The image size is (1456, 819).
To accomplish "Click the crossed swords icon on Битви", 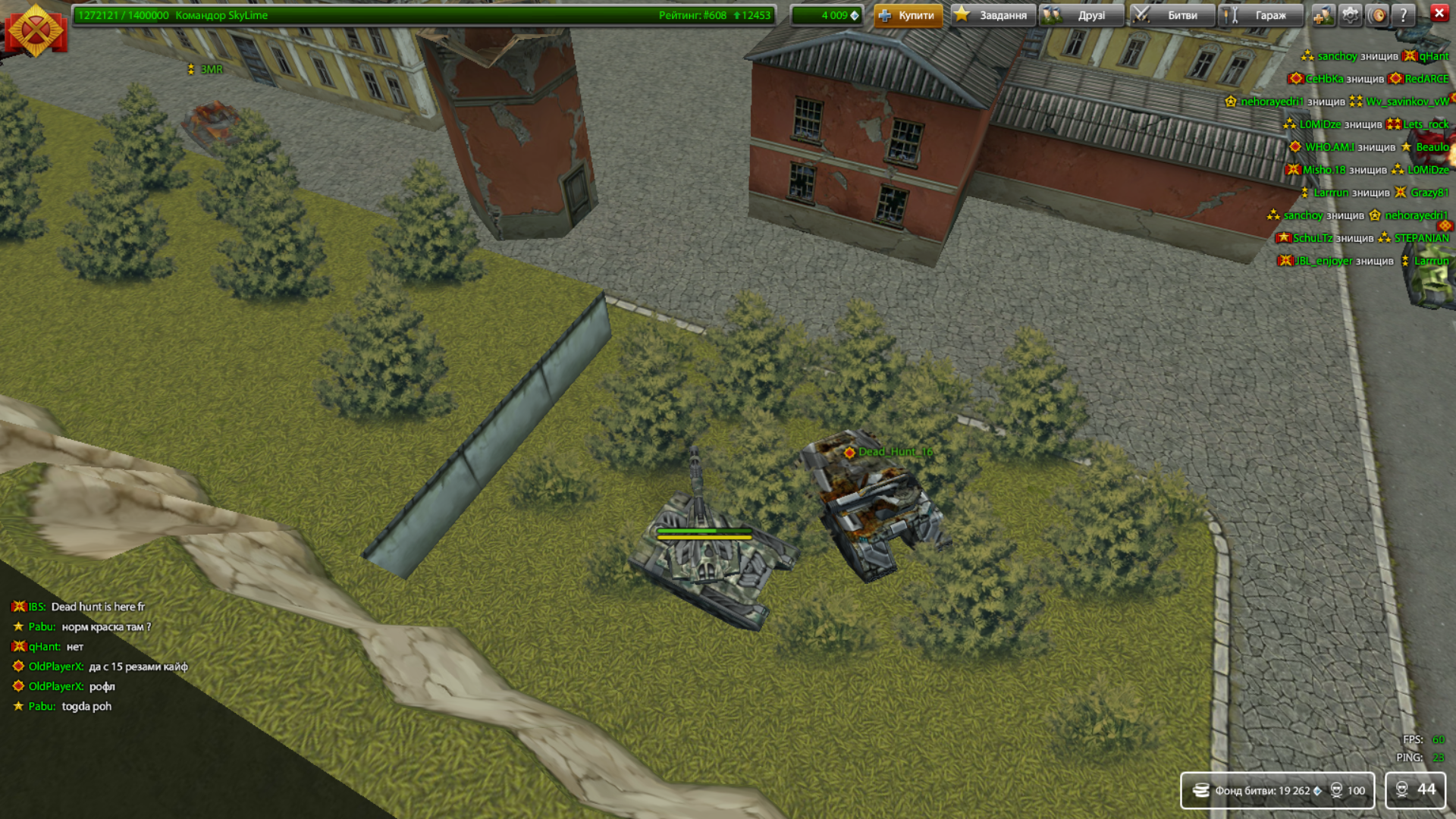I will [1141, 14].
